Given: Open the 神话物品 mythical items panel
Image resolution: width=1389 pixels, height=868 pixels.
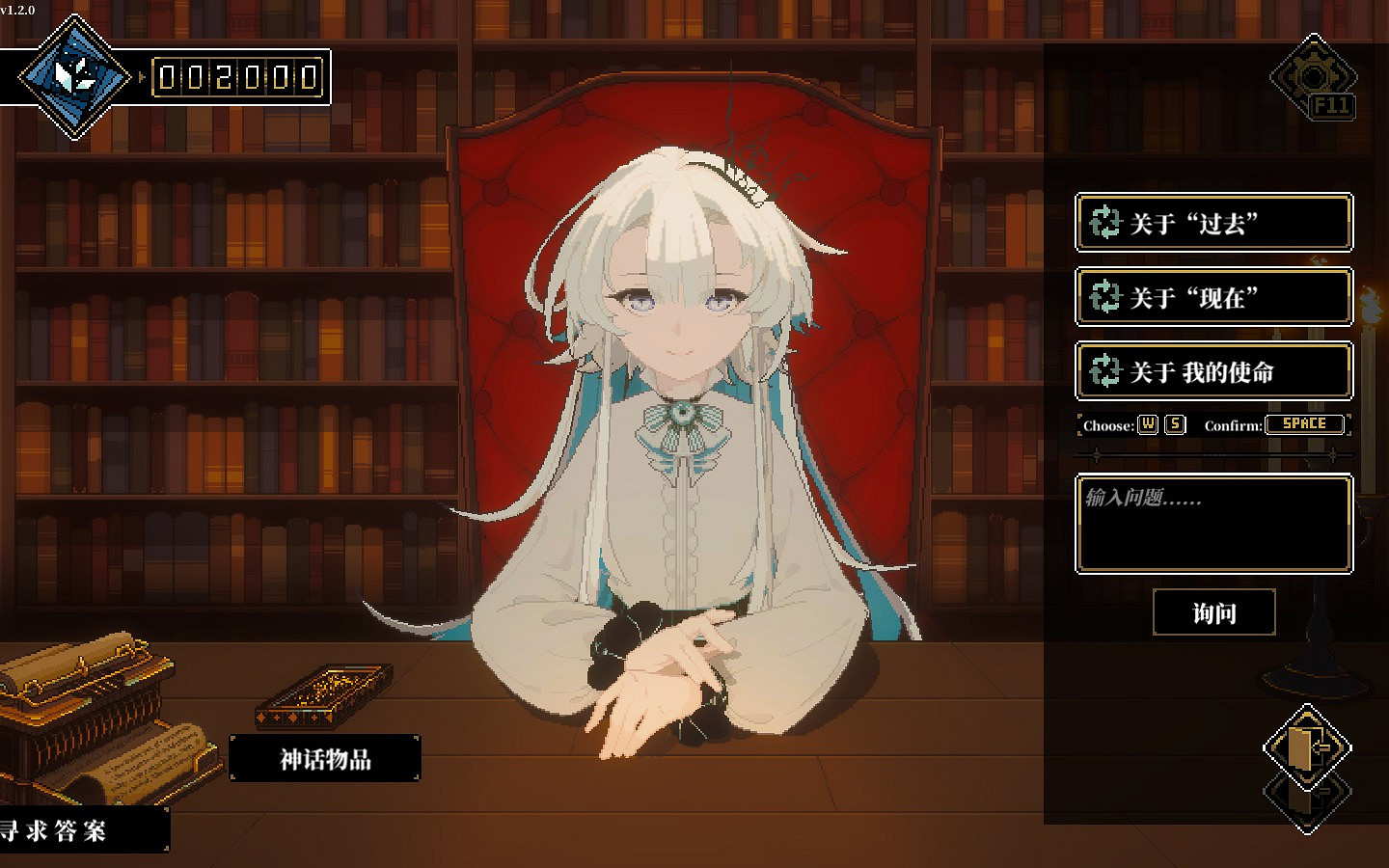Looking at the screenshot, I should pos(324,759).
